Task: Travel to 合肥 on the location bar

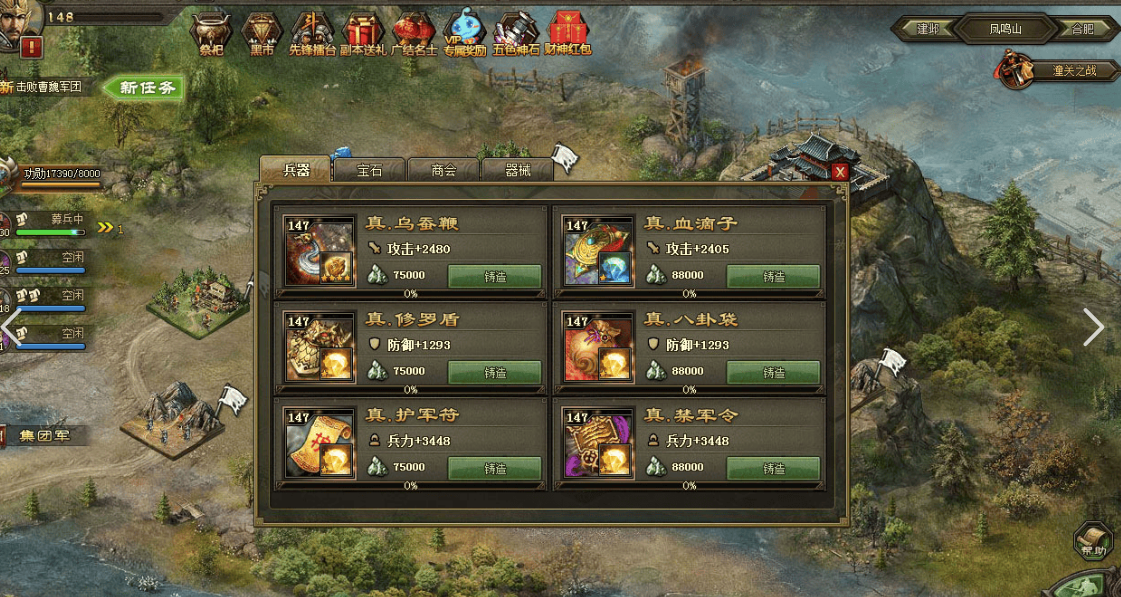Action: pos(1082,29)
